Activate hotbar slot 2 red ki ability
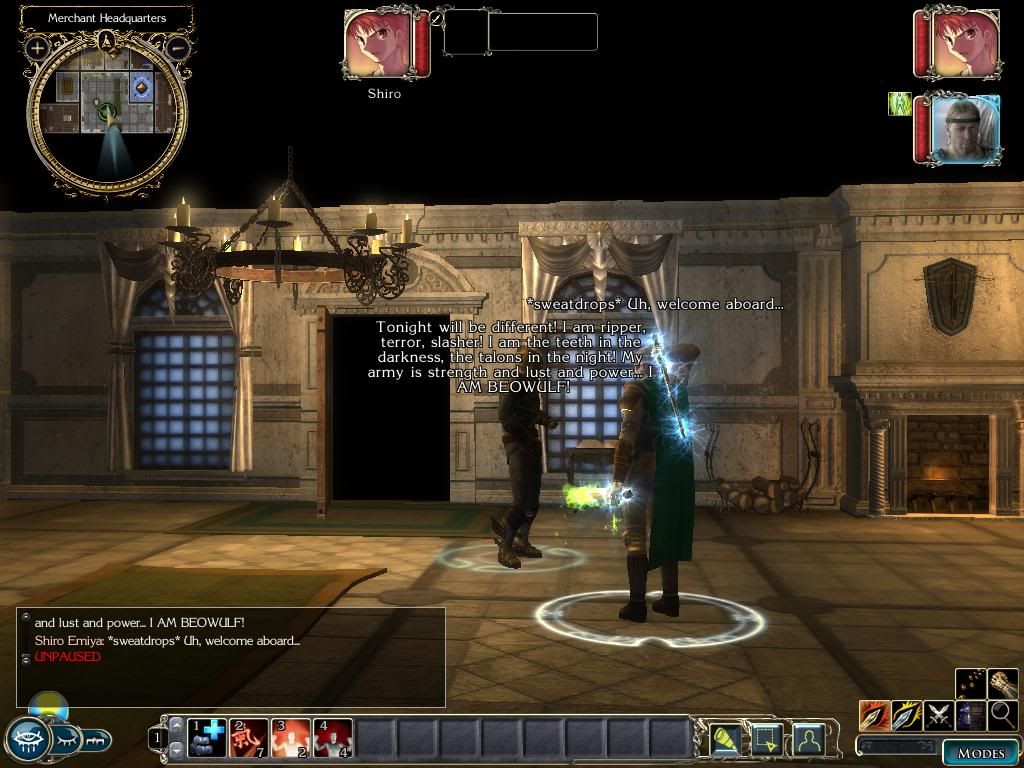1024x768 pixels. click(250, 739)
